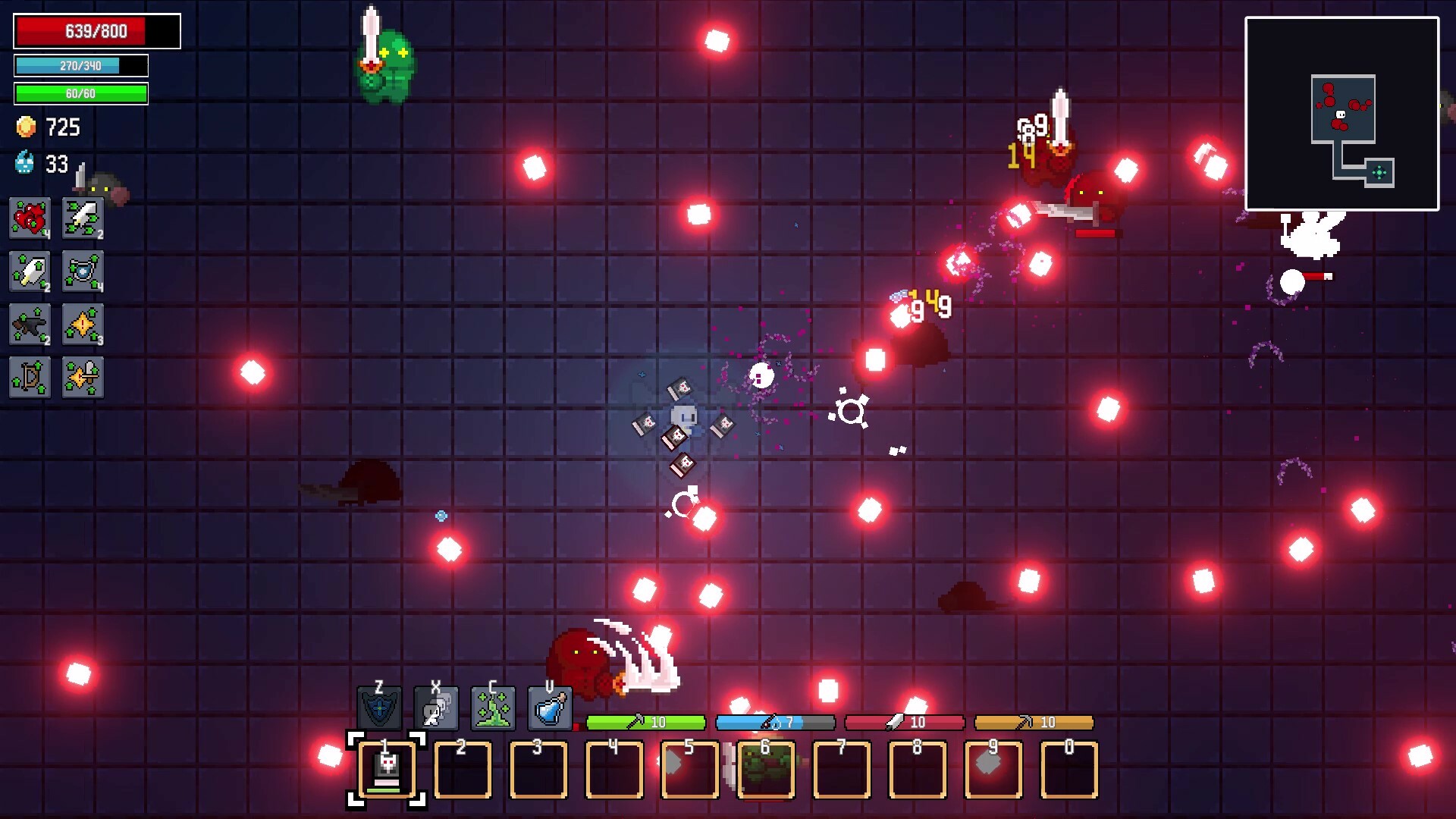
Task: Select the skull item in hotbar slot 1
Action: click(x=388, y=770)
